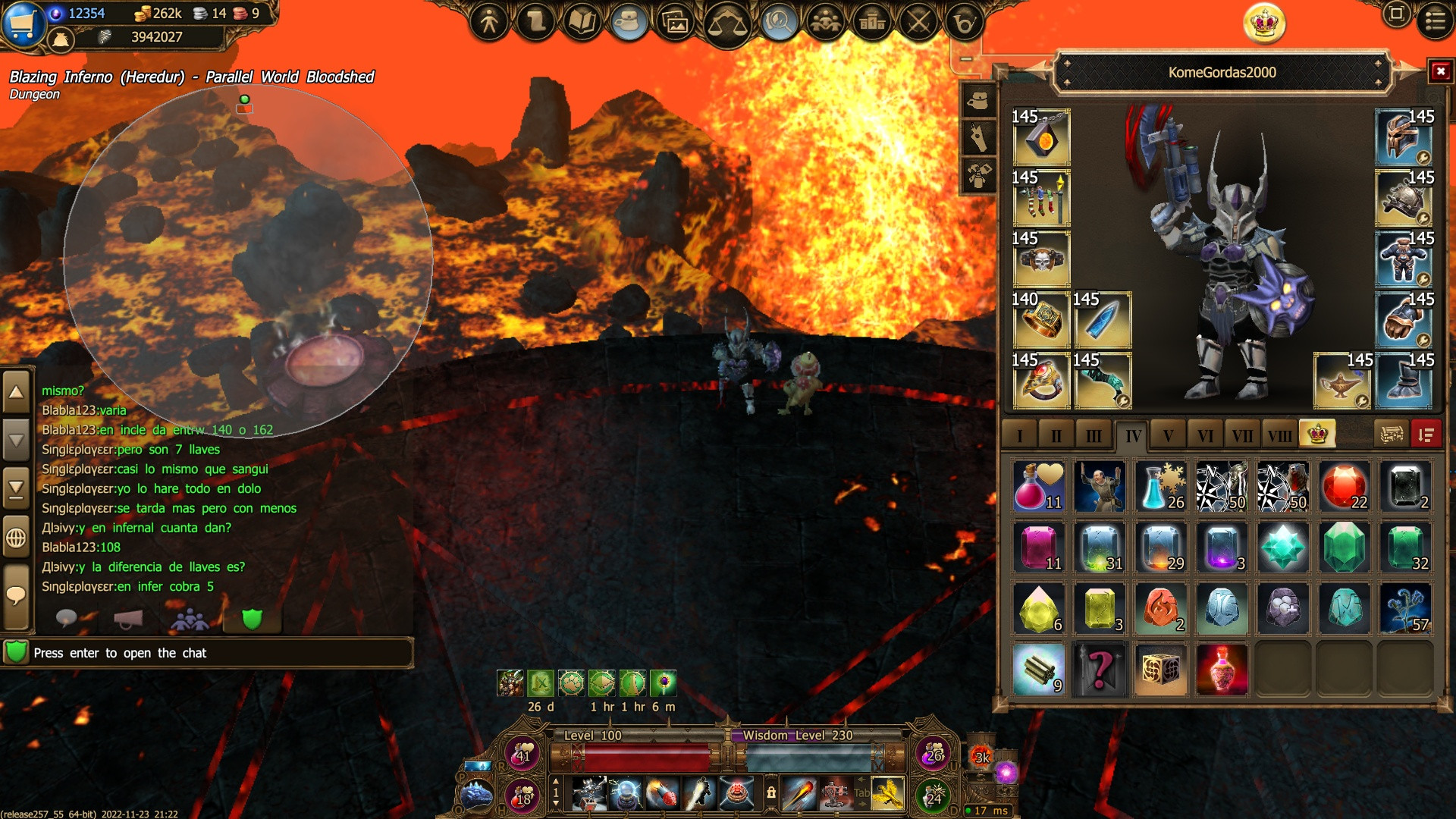Select the heart potion stack of 11

(1039, 487)
